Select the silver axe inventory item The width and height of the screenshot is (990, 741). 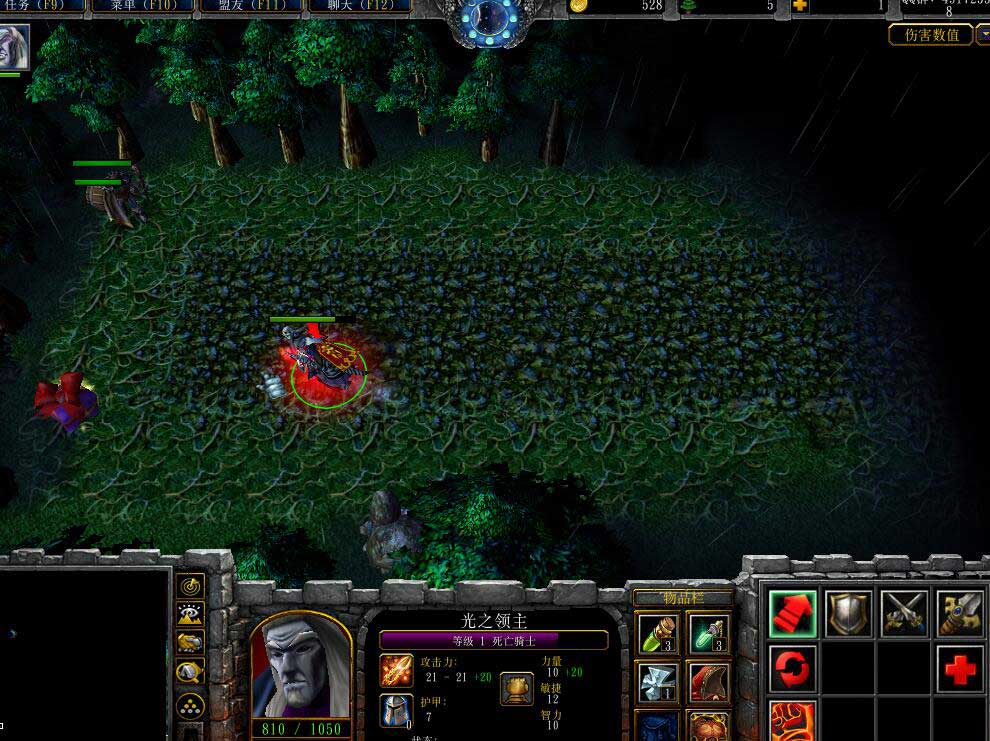tap(658, 682)
